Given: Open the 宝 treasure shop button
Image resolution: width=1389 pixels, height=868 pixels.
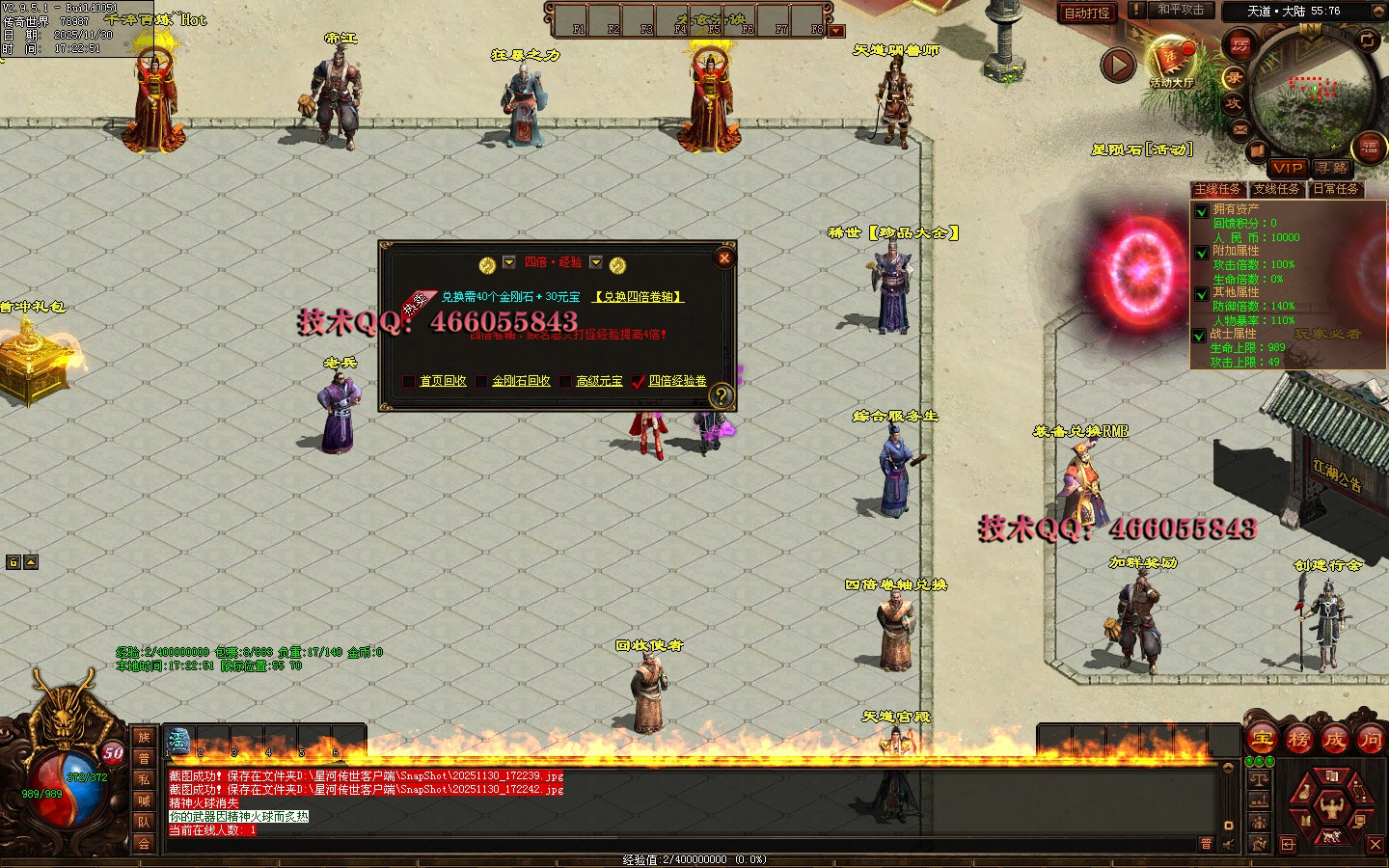Looking at the screenshot, I should [x=1263, y=741].
